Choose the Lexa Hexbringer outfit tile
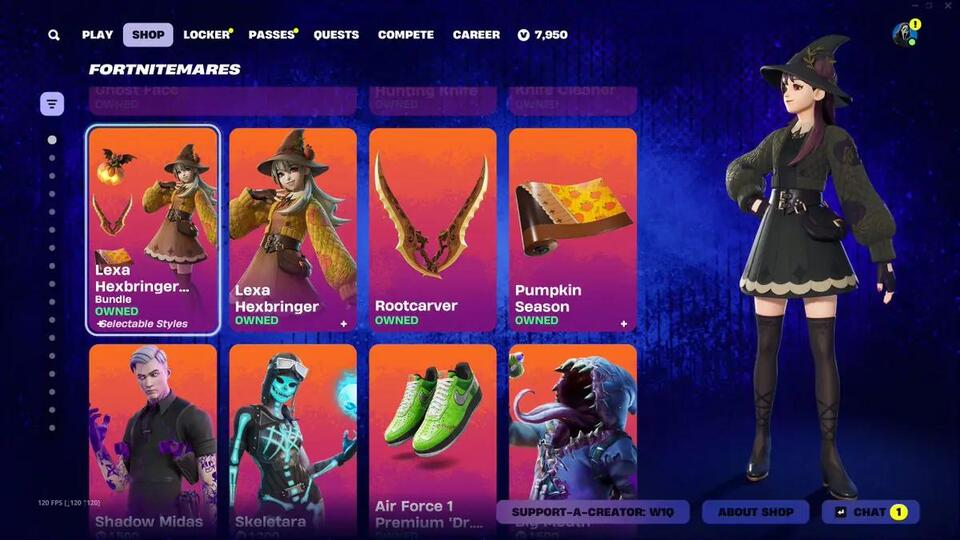 pyautogui.click(x=293, y=230)
